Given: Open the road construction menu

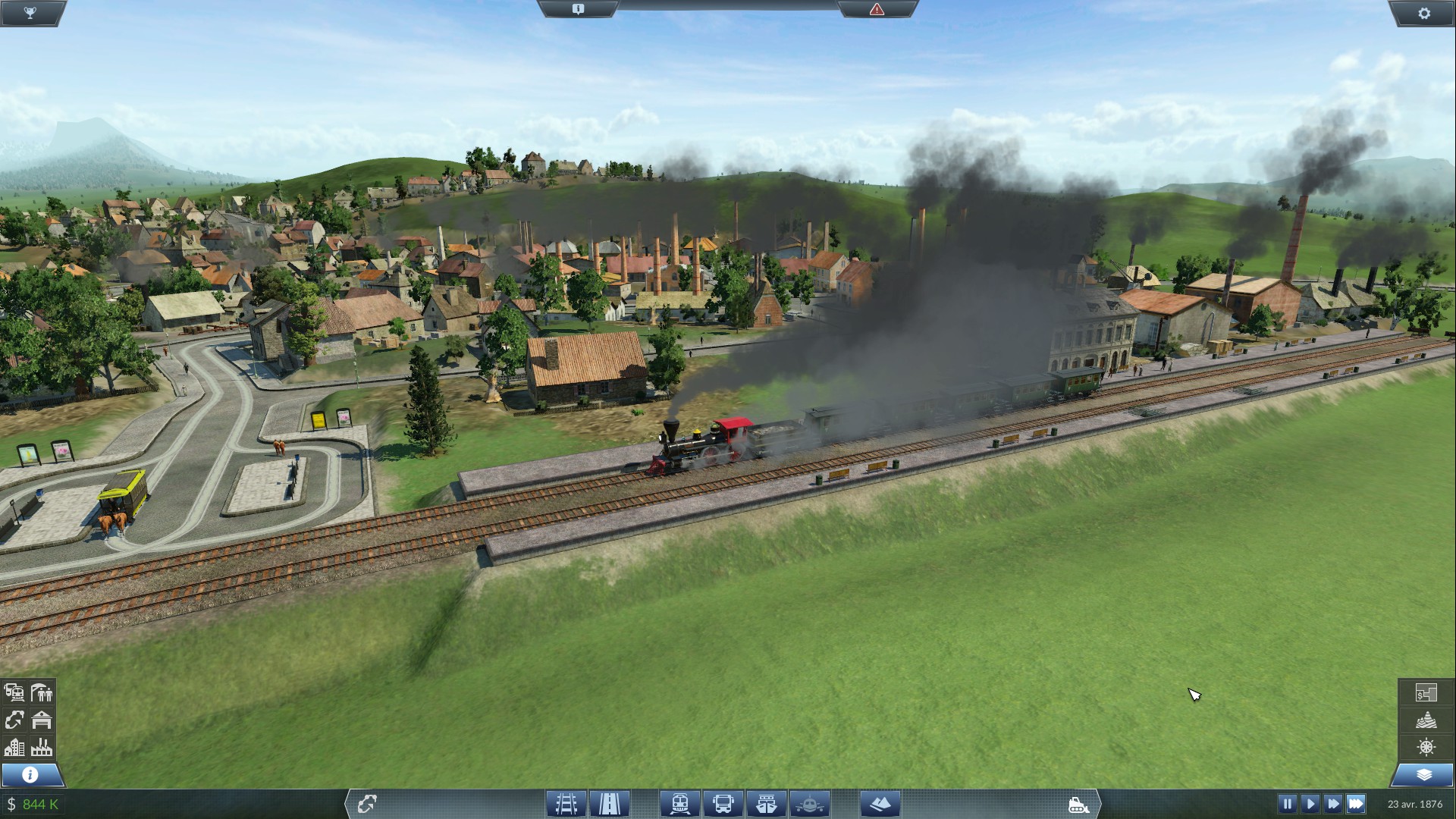Looking at the screenshot, I should [x=610, y=803].
